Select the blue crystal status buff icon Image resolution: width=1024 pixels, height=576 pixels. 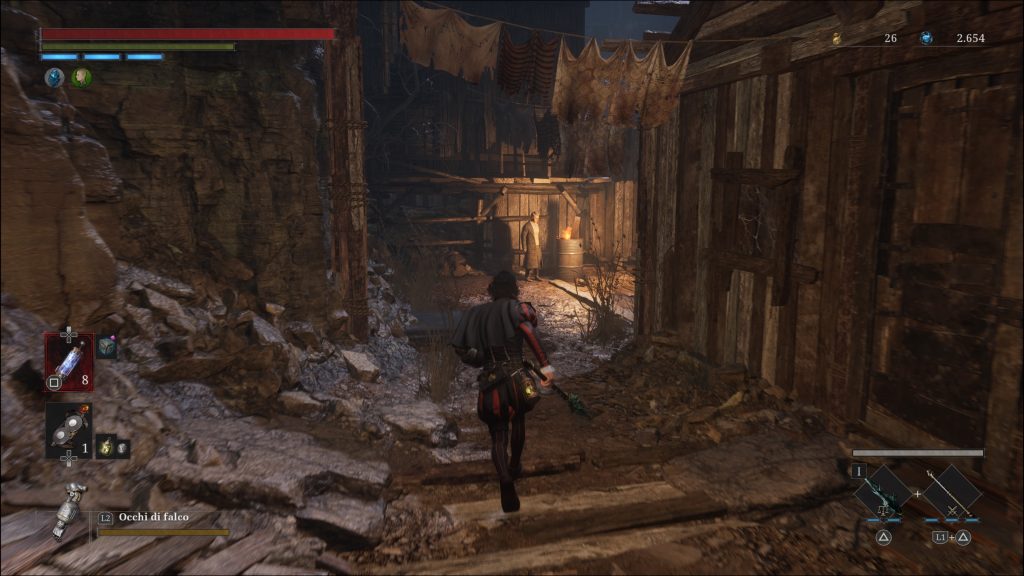53,77
